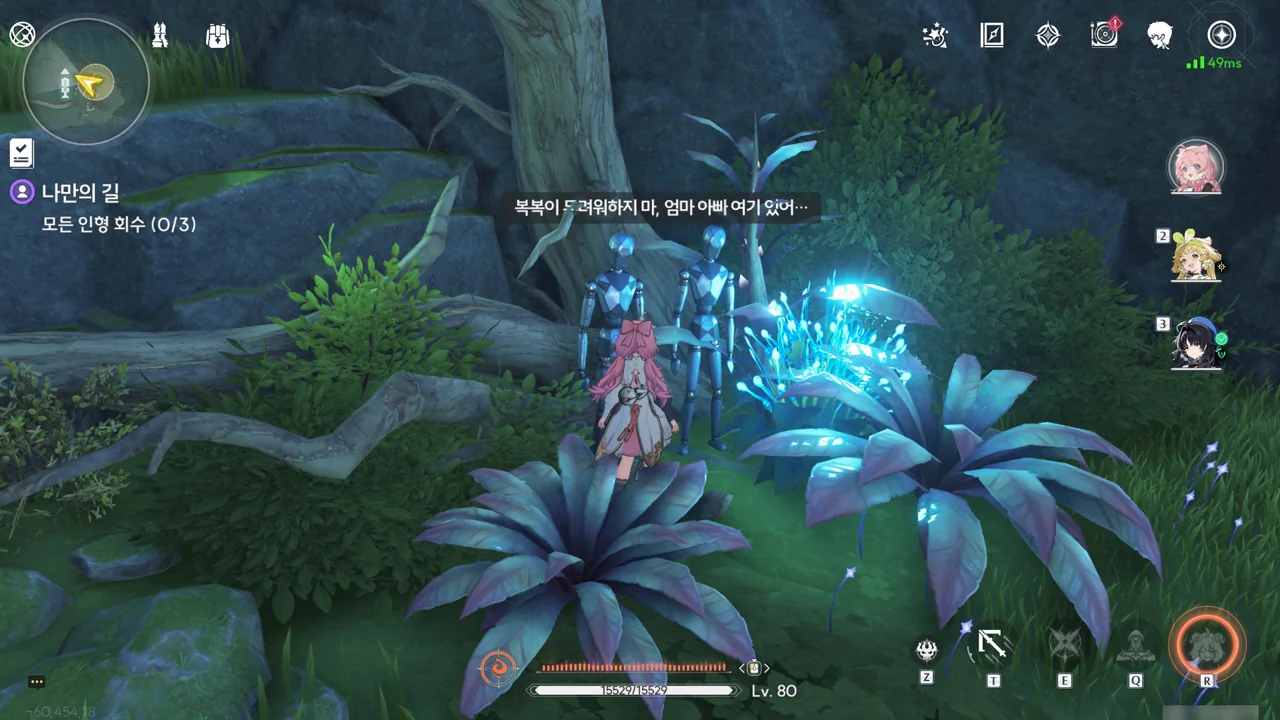The image size is (1280, 720).
Task: Open the circular minimap
Action: [x=85, y=82]
